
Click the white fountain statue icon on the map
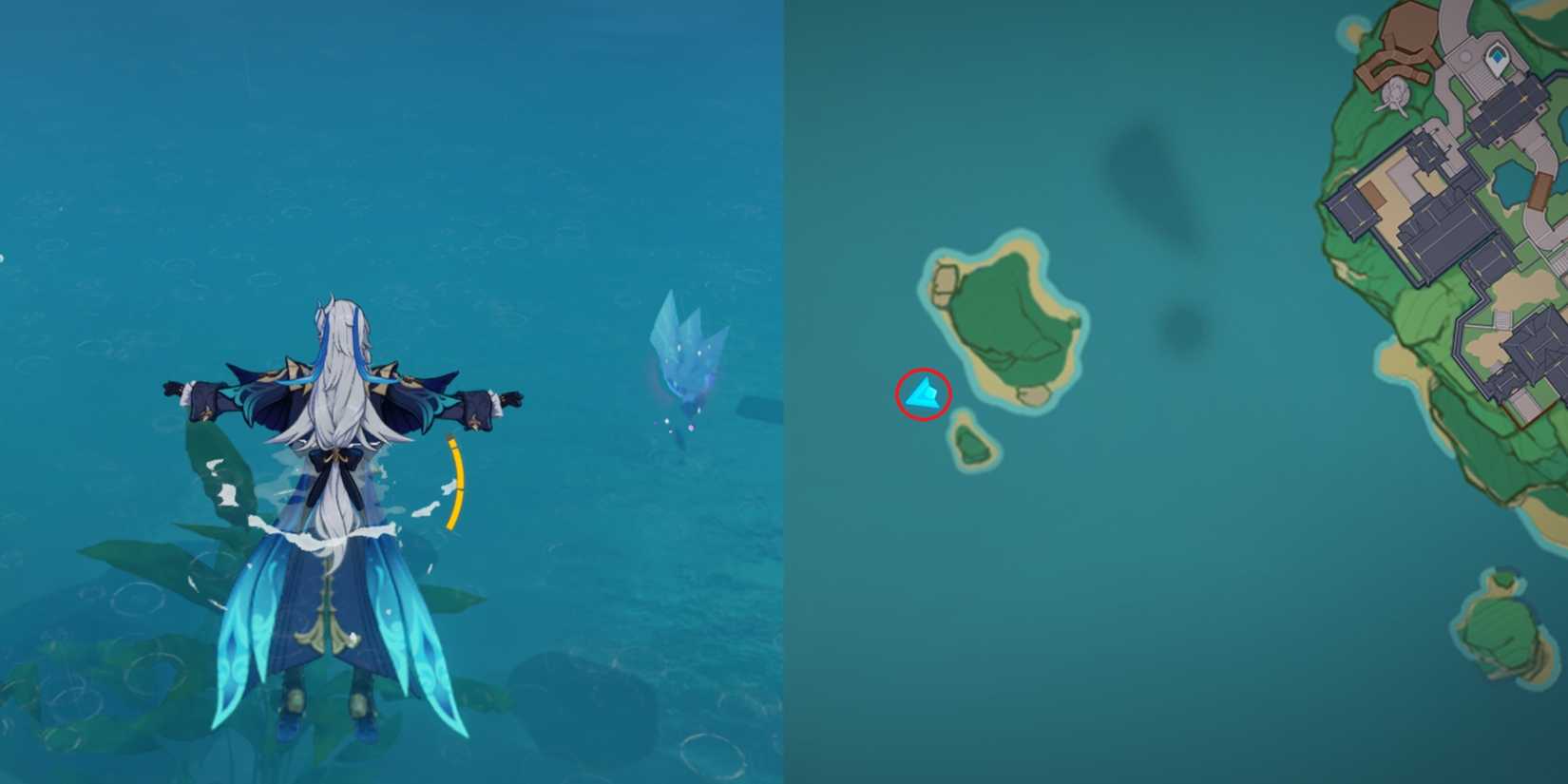[1394, 90]
